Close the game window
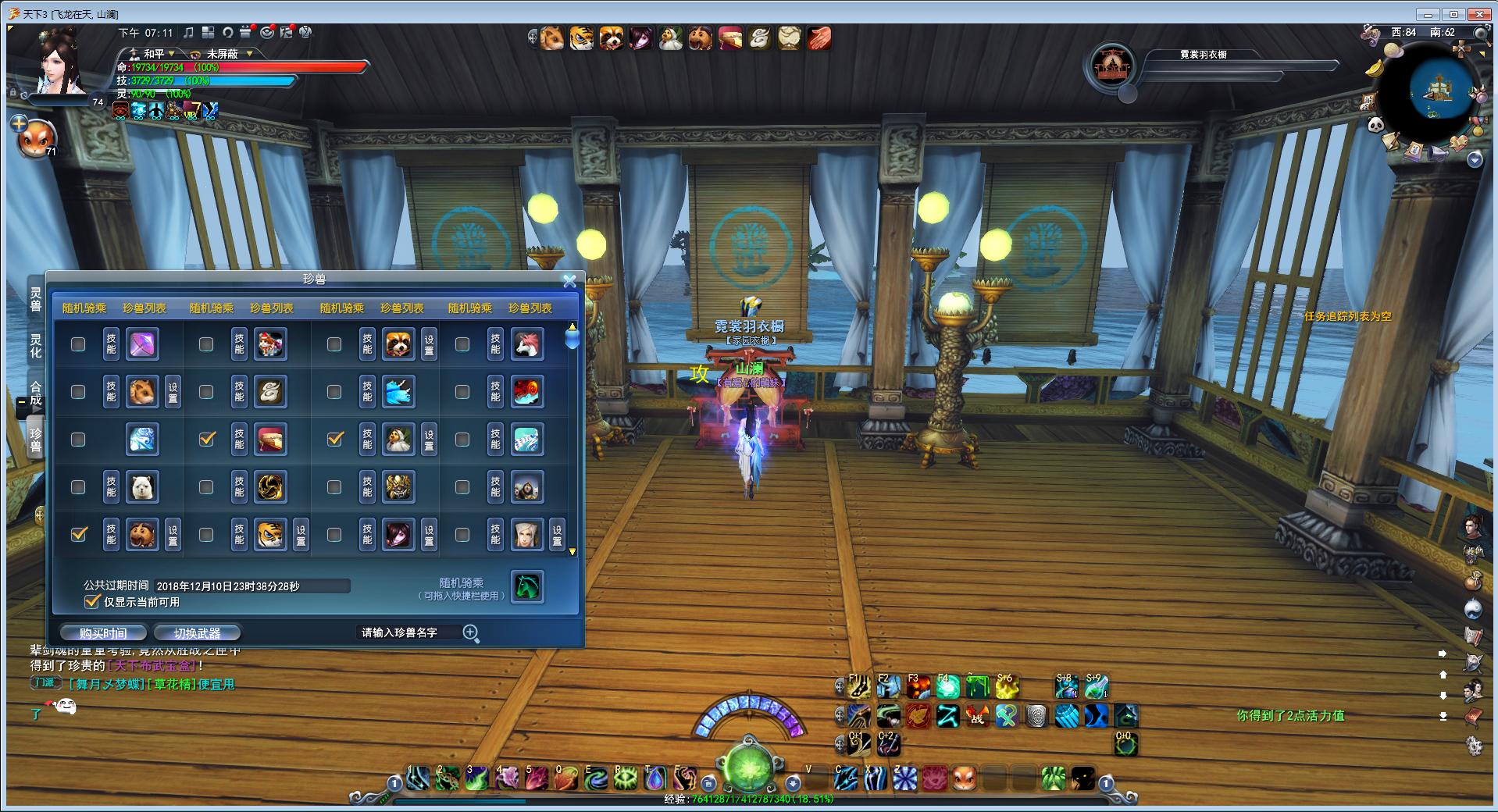 click(x=1478, y=14)
